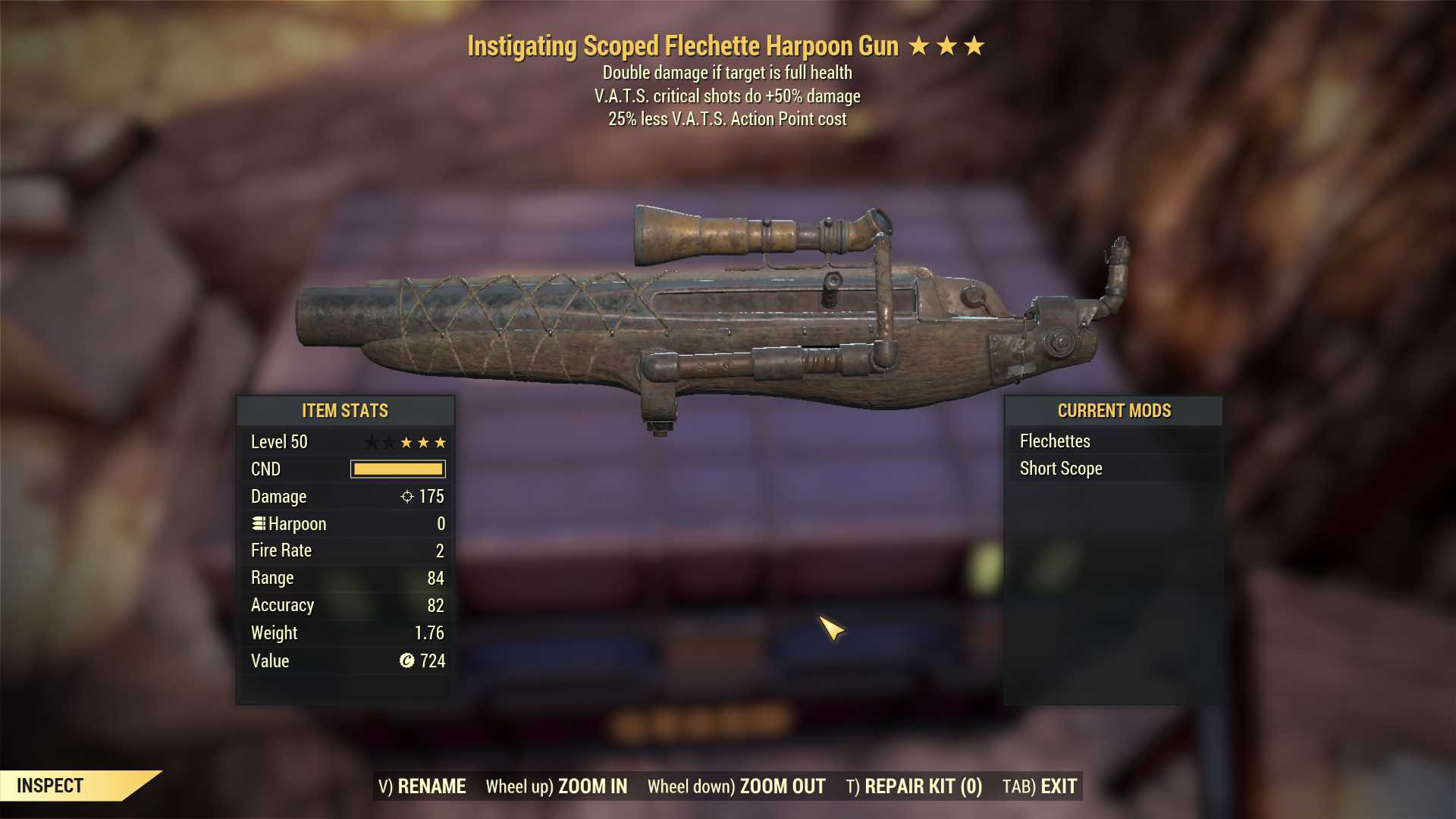This screenshot has width=1456, height=819.
Task: Switch to the INSPECT tab
Action: (51, 786)
